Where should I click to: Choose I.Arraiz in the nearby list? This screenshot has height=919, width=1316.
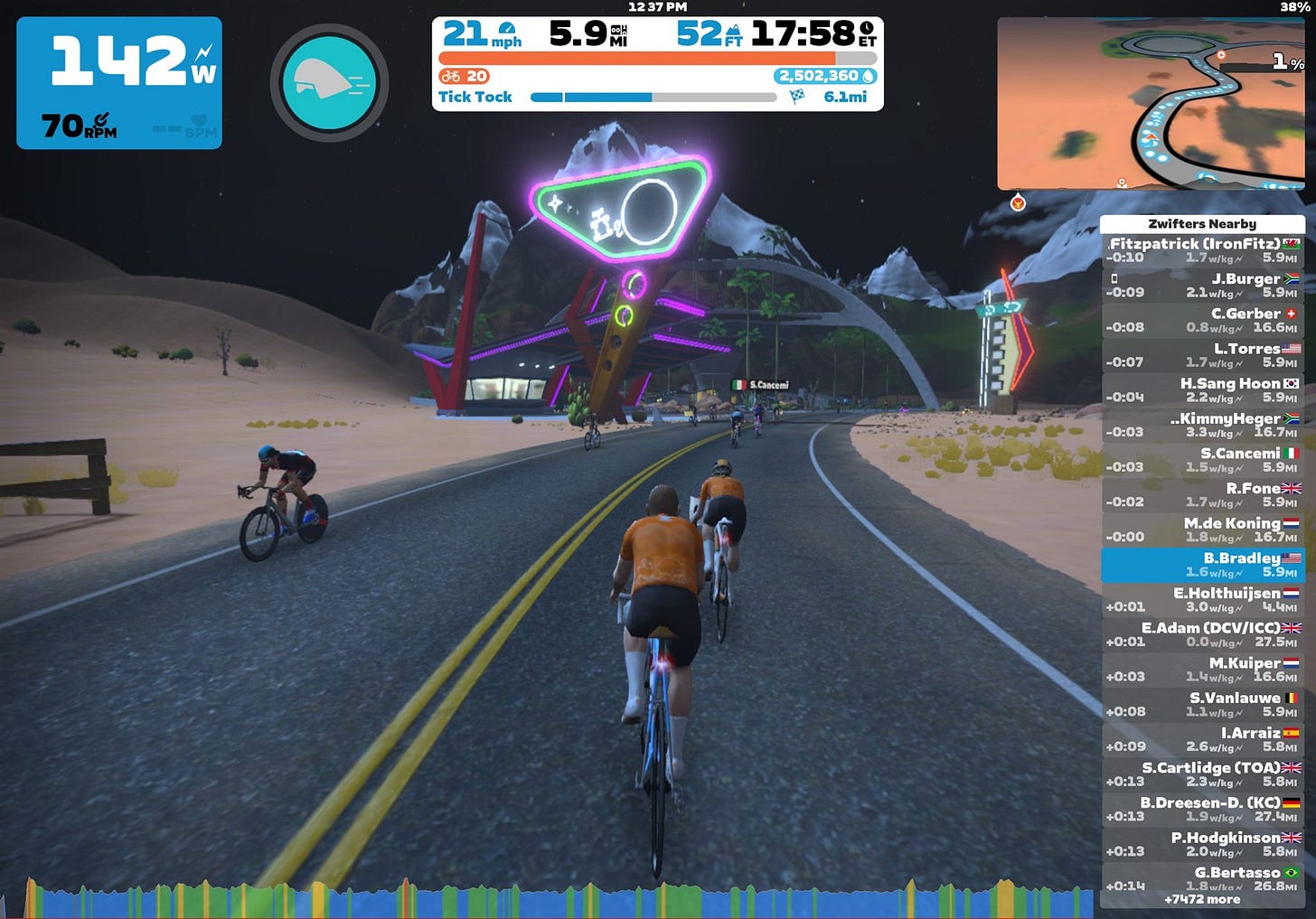1202,739
